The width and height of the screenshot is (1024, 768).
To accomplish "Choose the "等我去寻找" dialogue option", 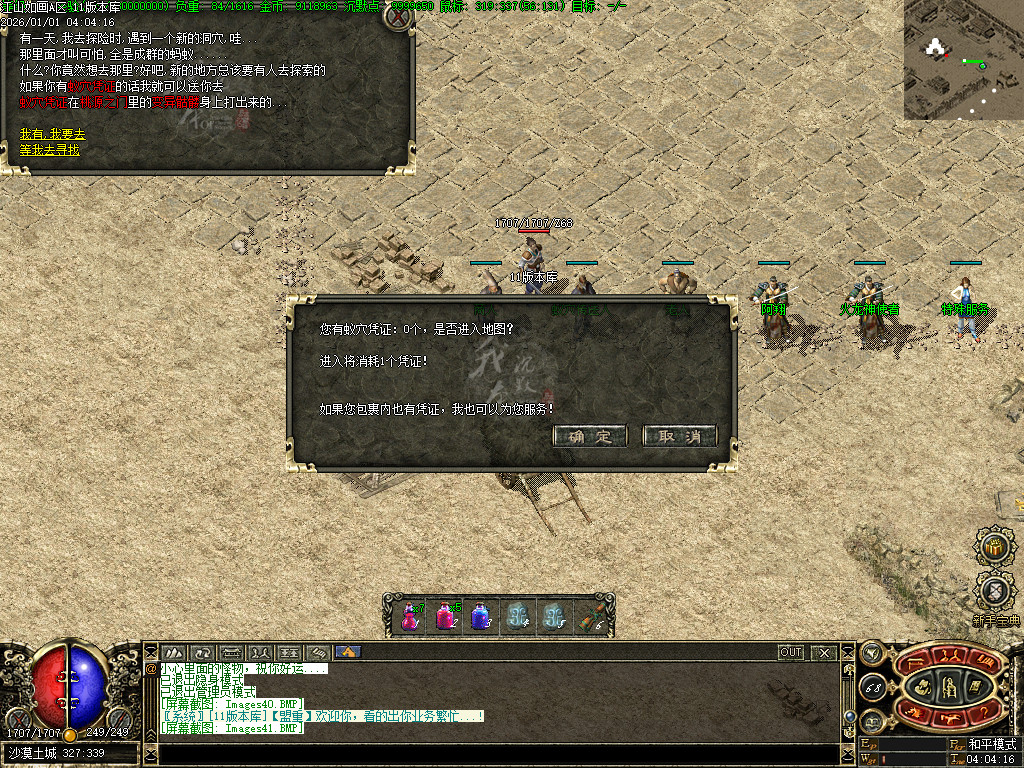I will tap(50, 150).
